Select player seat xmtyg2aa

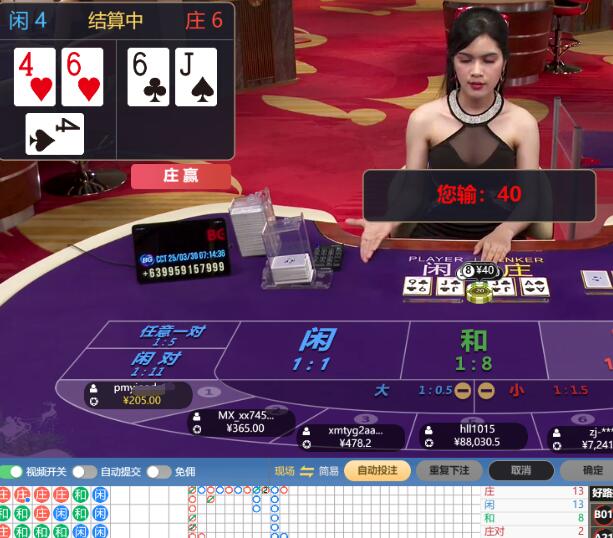pyautogui.click(x=349, y=436)
